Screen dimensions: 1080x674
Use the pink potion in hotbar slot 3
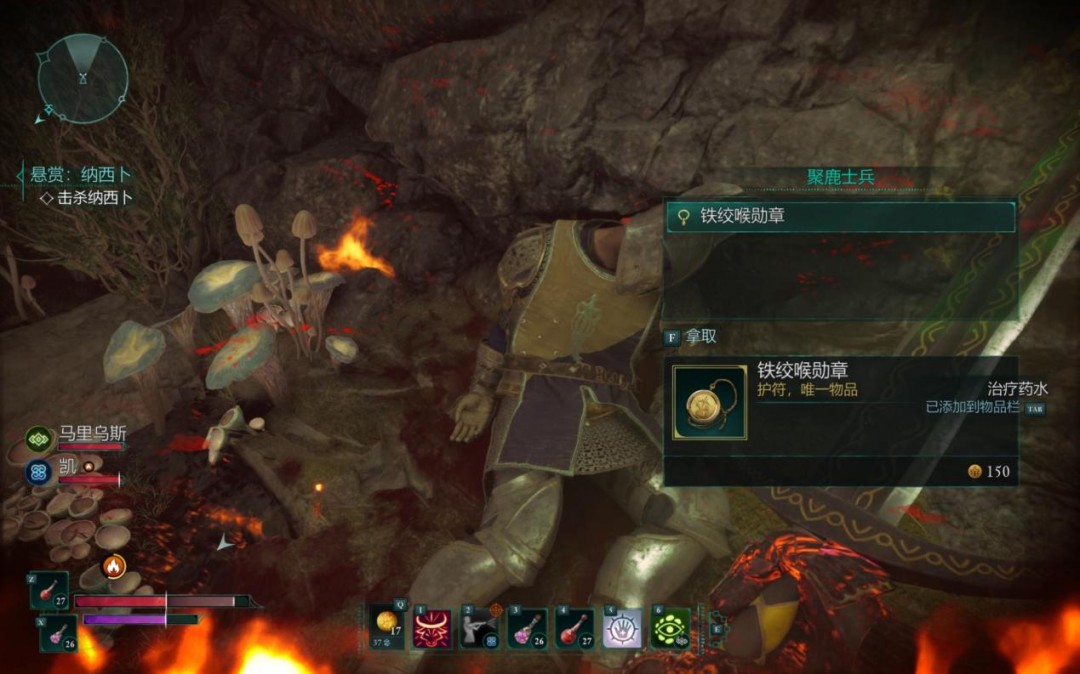[526, 628]
